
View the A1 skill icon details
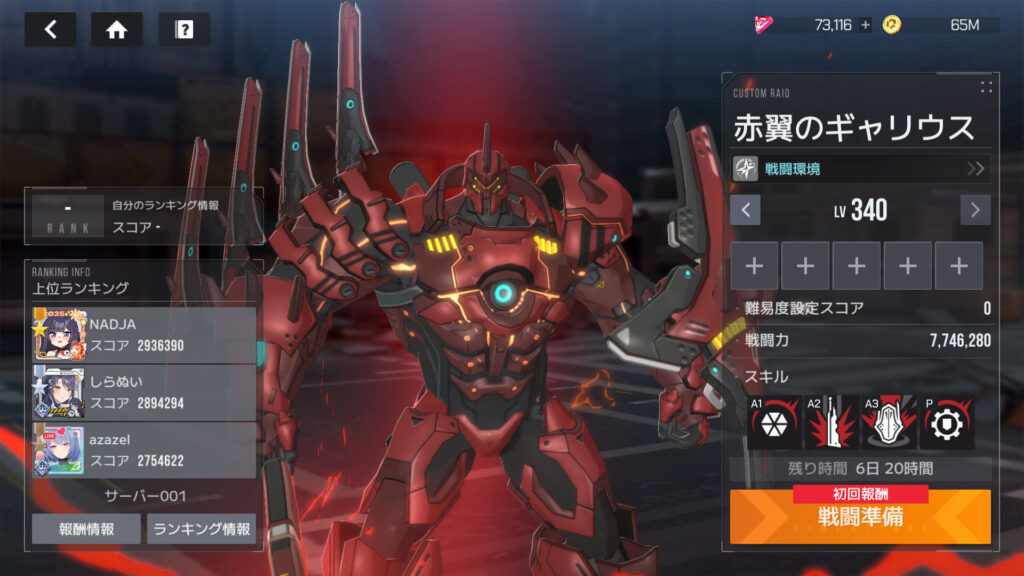point(774,423)
